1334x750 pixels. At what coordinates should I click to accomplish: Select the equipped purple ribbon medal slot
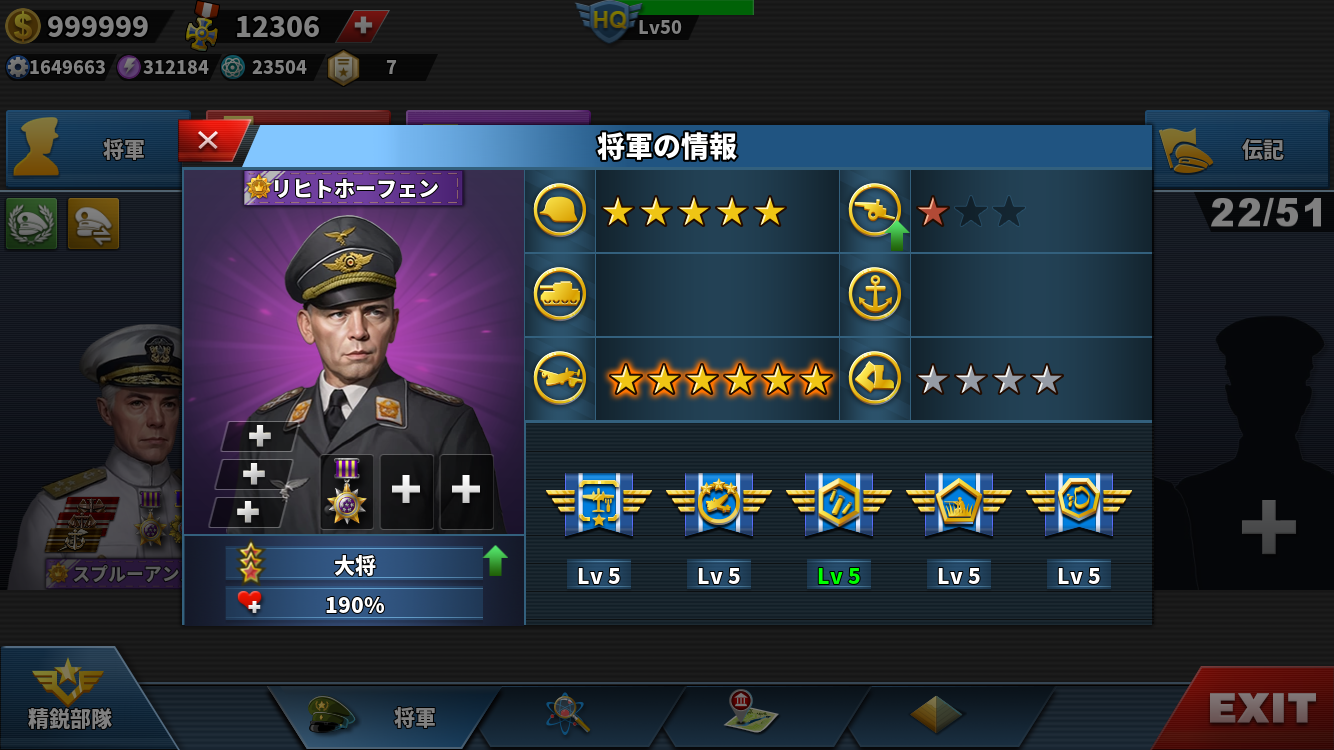click(347, 491)
